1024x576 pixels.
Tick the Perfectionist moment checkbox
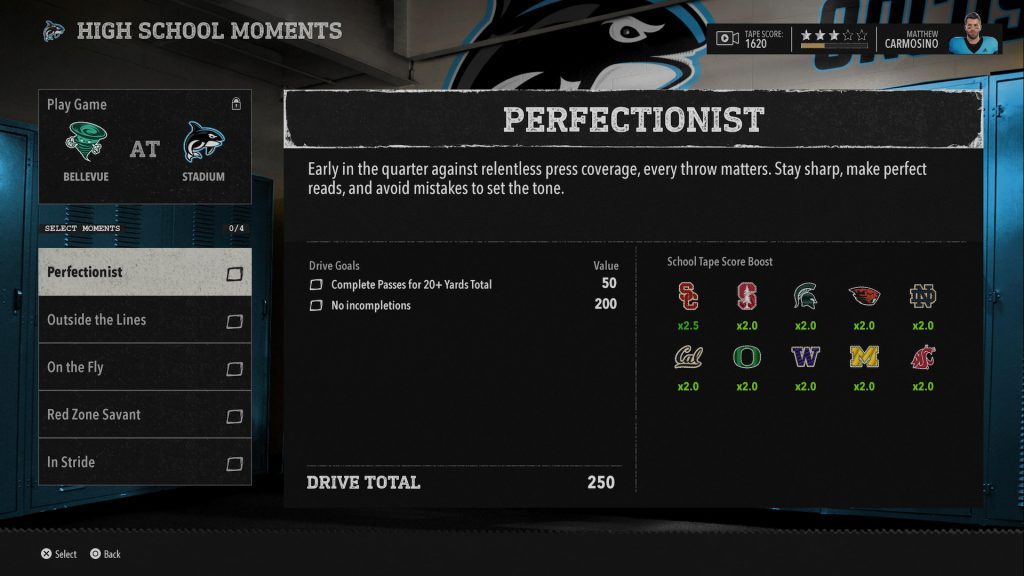[x=235, y=273]
